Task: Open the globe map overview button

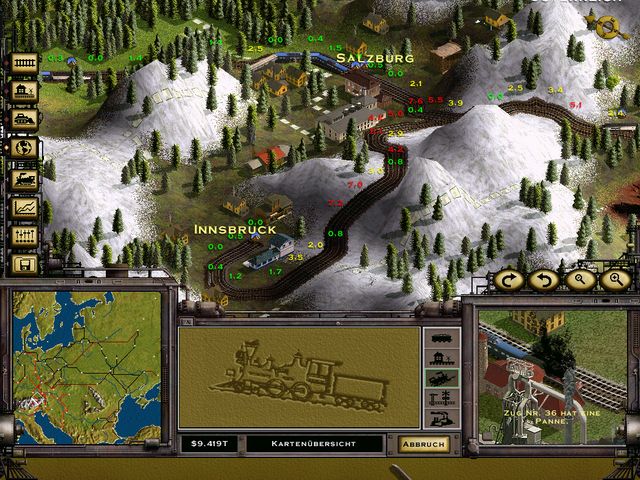Action: click(x=24, y=148)
